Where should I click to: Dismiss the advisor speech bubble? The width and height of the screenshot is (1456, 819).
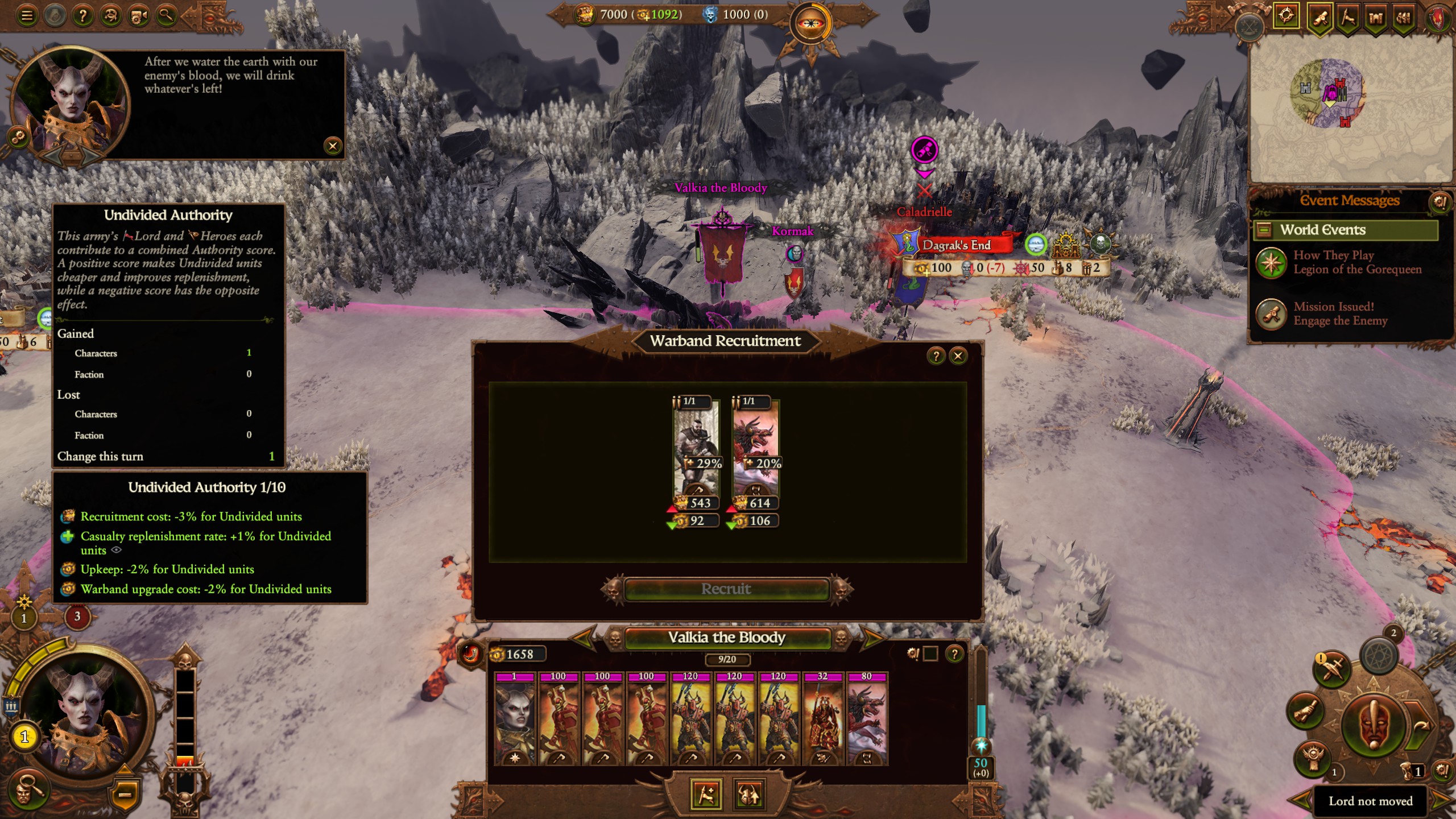[x=333, y=146]
